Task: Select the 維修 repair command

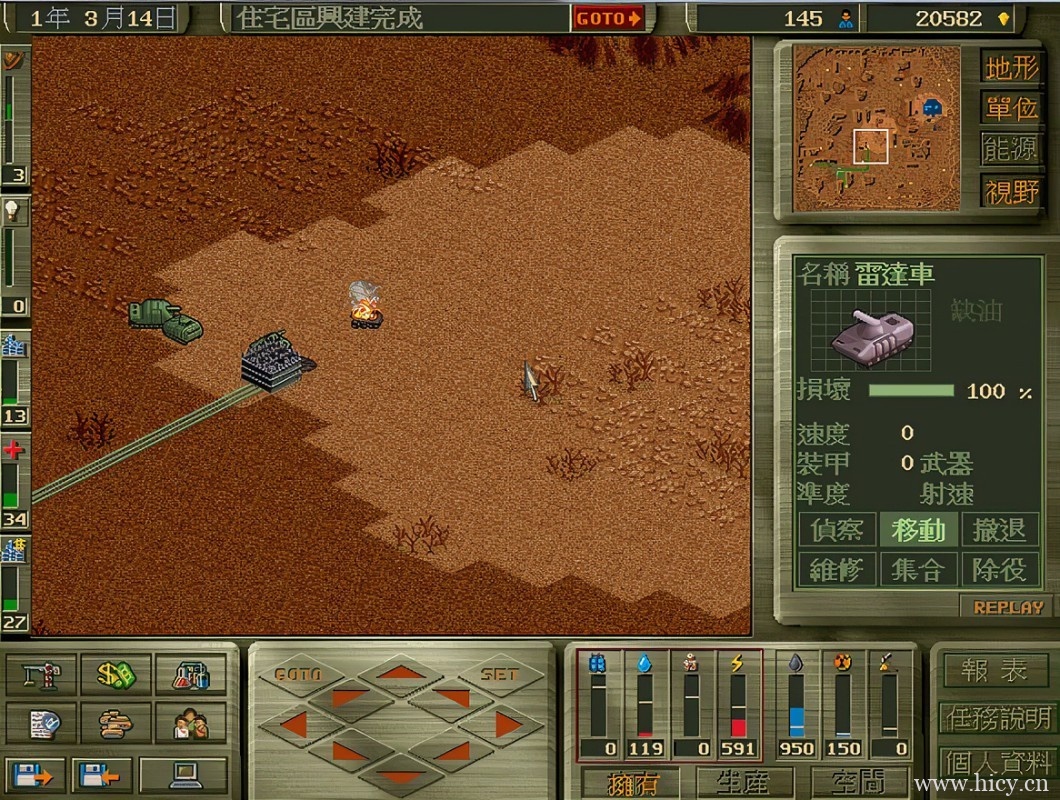Action: tap(836, 570)
